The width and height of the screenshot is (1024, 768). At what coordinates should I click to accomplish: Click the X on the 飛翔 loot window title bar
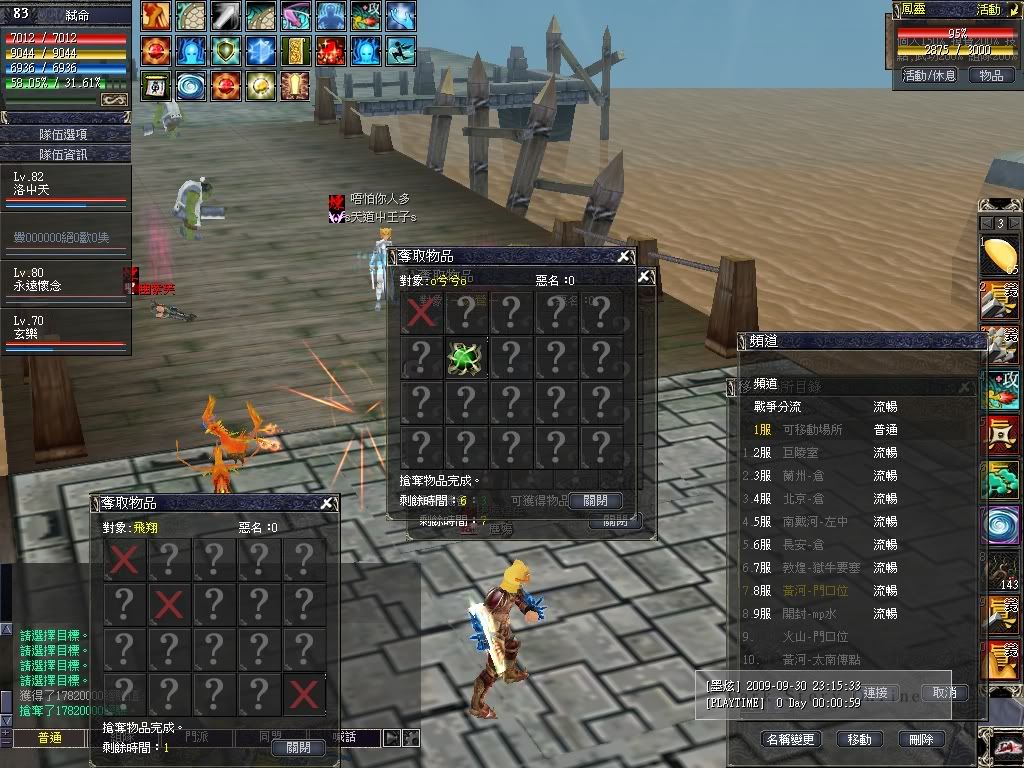(326, 503)
